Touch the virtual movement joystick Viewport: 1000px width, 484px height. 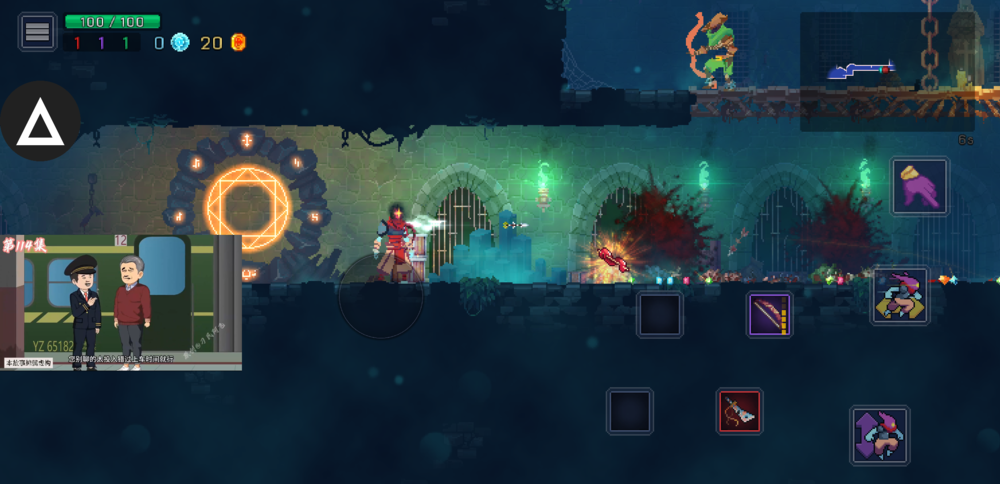click(380, 297)
